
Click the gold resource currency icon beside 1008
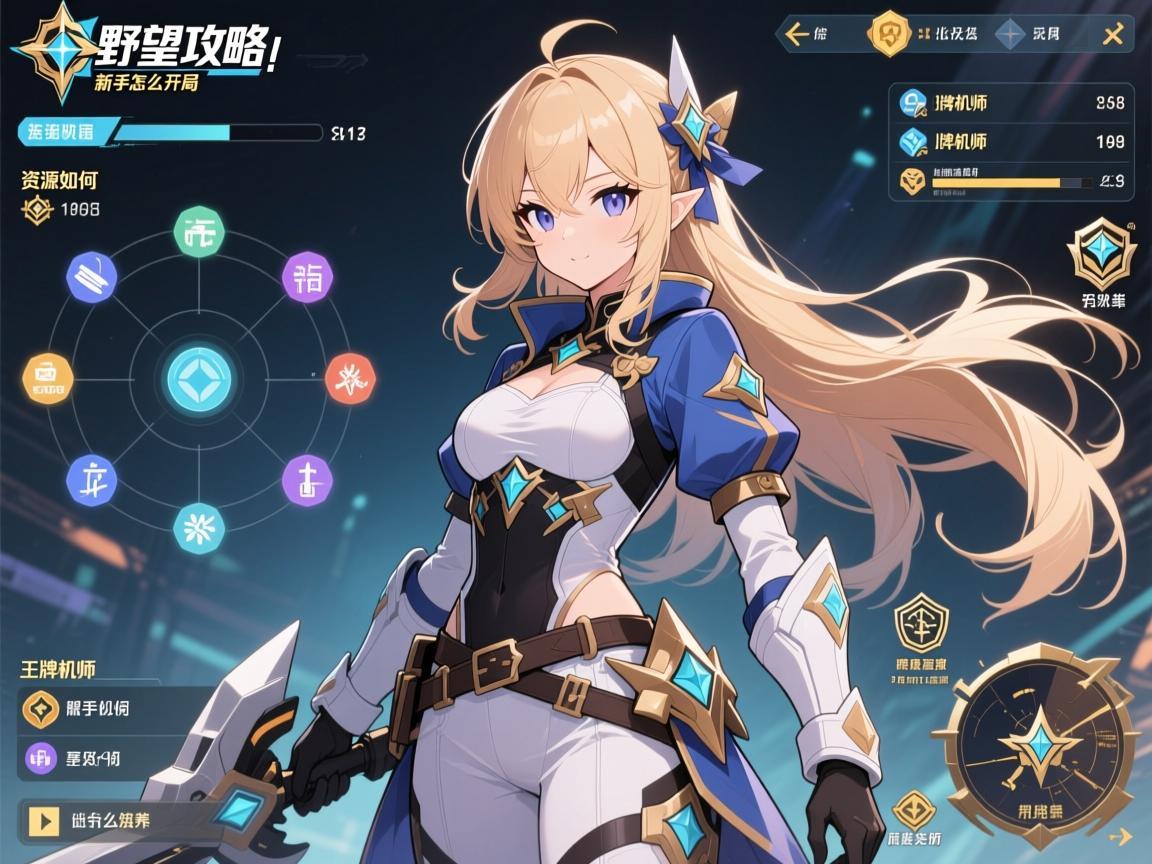pyautogui.click(x=37, y=210)
